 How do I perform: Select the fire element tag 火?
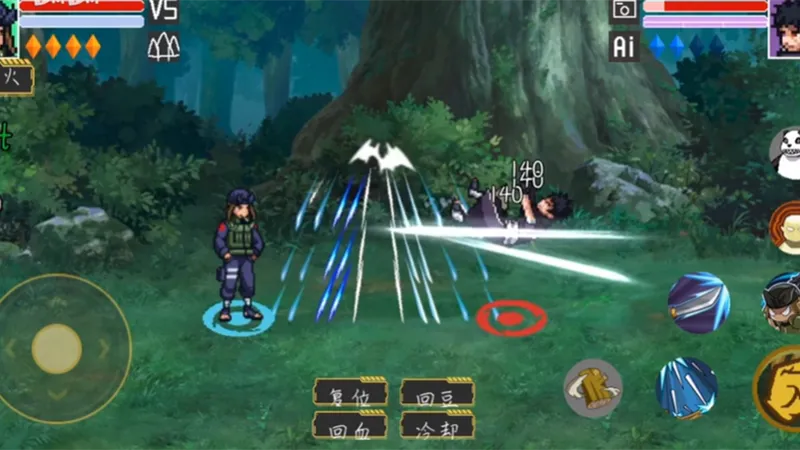(14, 77)
